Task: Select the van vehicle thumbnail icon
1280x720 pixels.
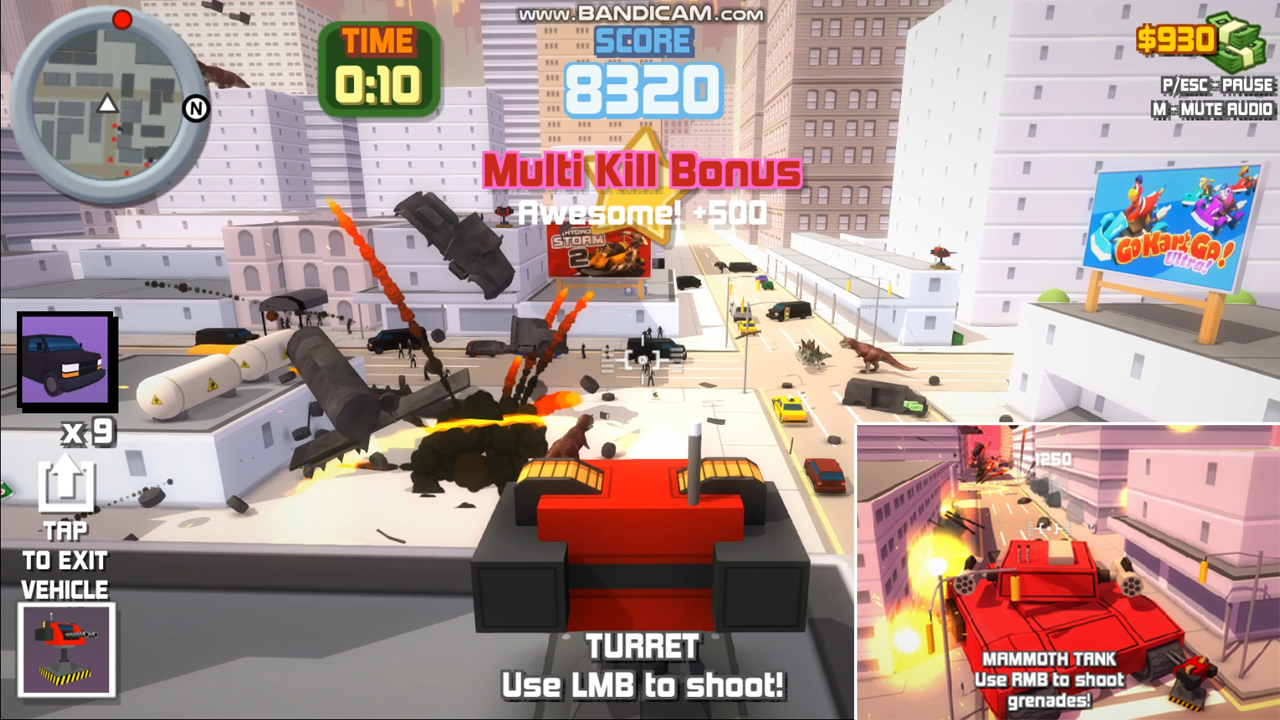Action: pos(65,358)
